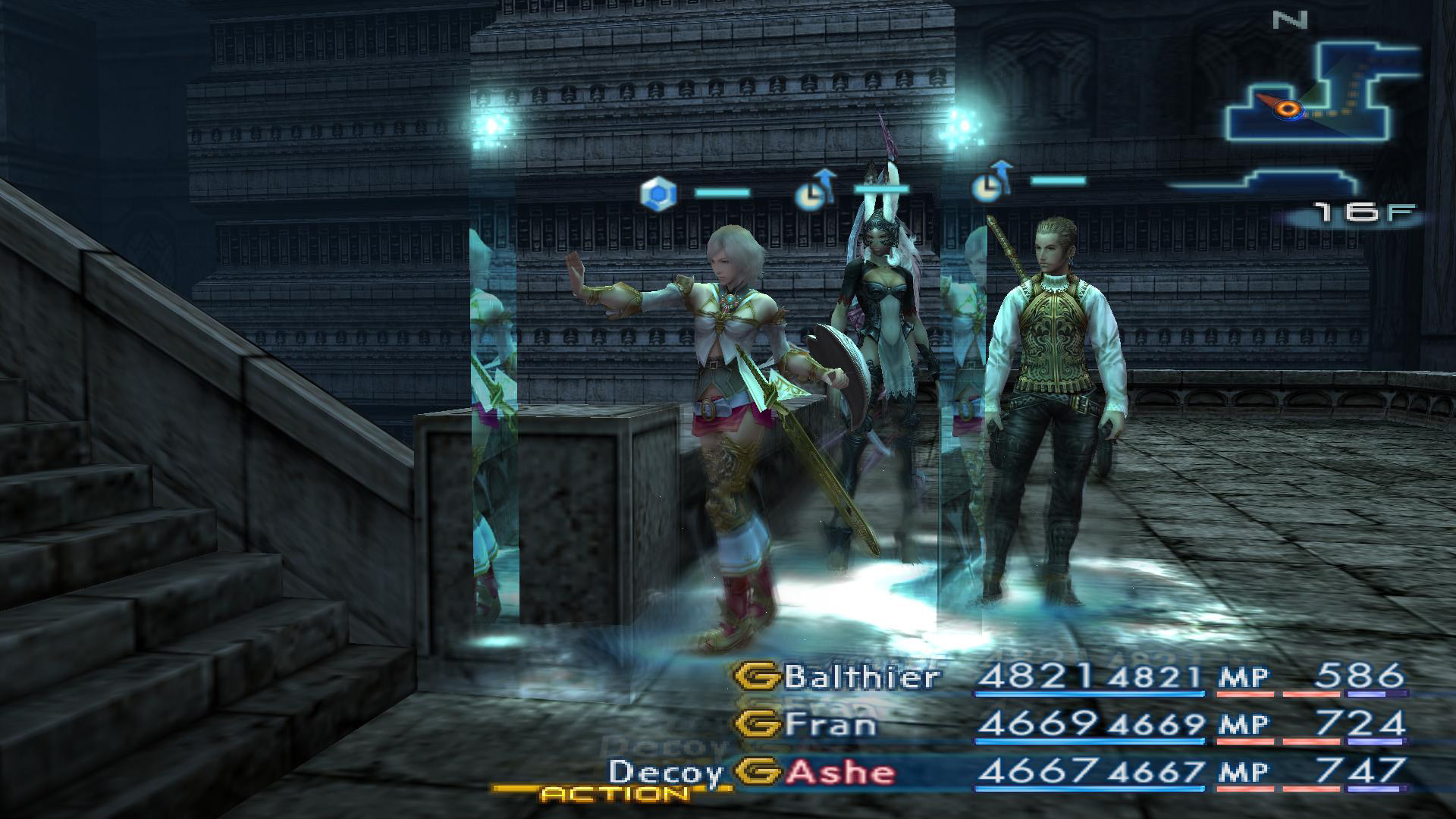Click the orange player marker on minimap
This screenshot has width=1456, height=819.
1286,109
